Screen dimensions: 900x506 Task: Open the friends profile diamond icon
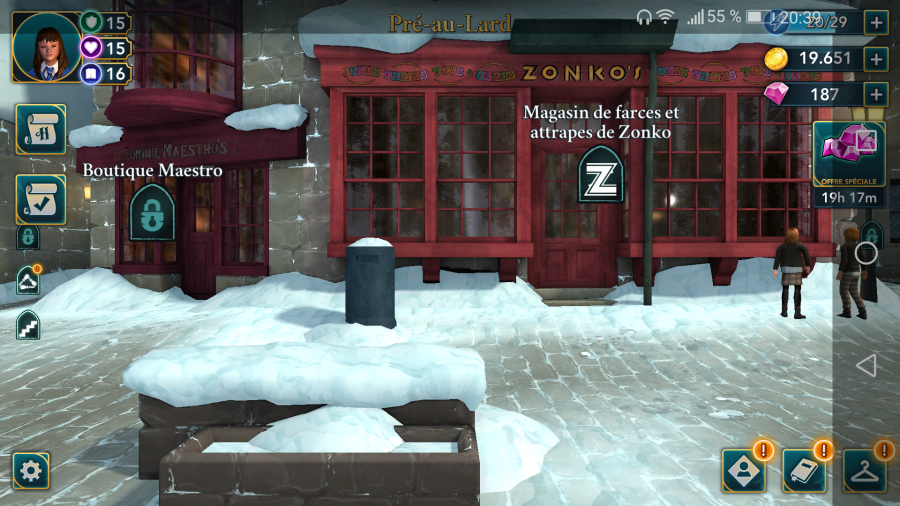coord(743,470)
